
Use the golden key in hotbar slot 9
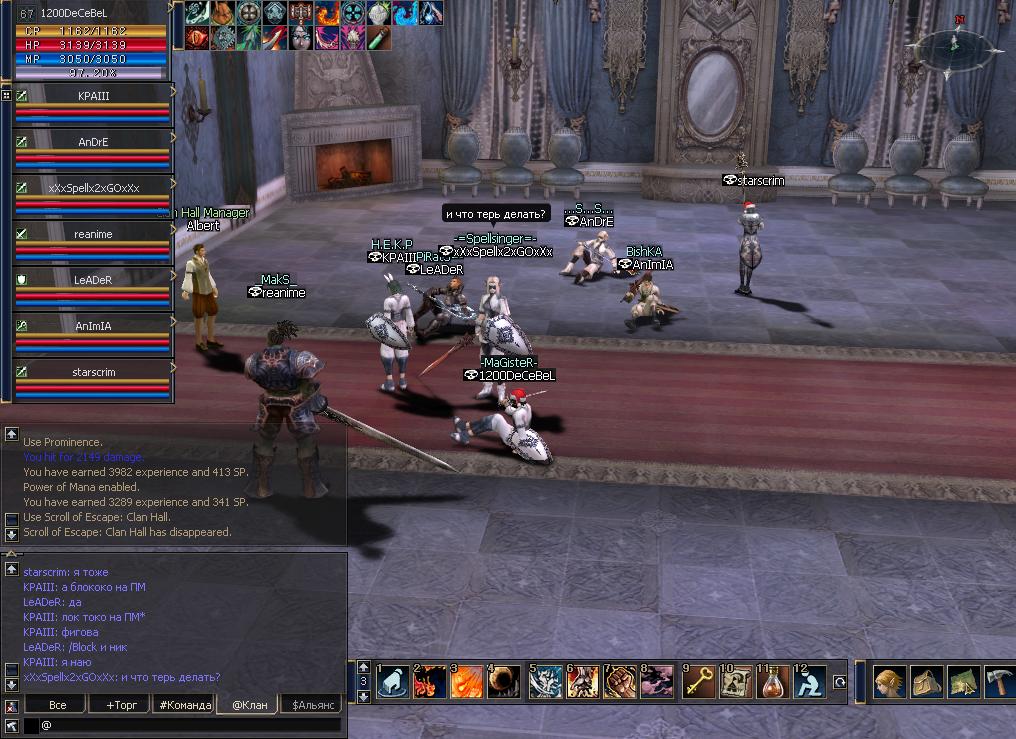698,682
